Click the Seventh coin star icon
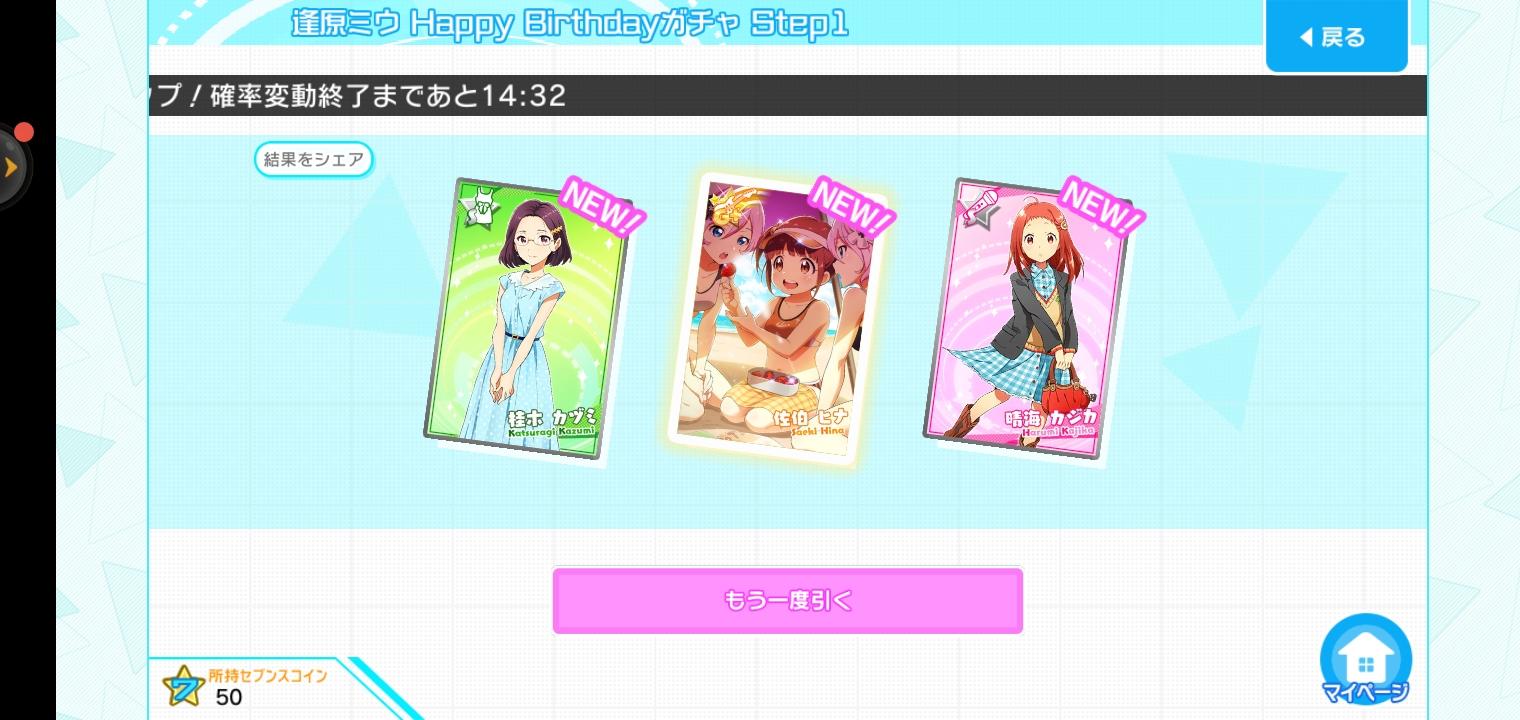1520x720 pixels. pos(185,686)
